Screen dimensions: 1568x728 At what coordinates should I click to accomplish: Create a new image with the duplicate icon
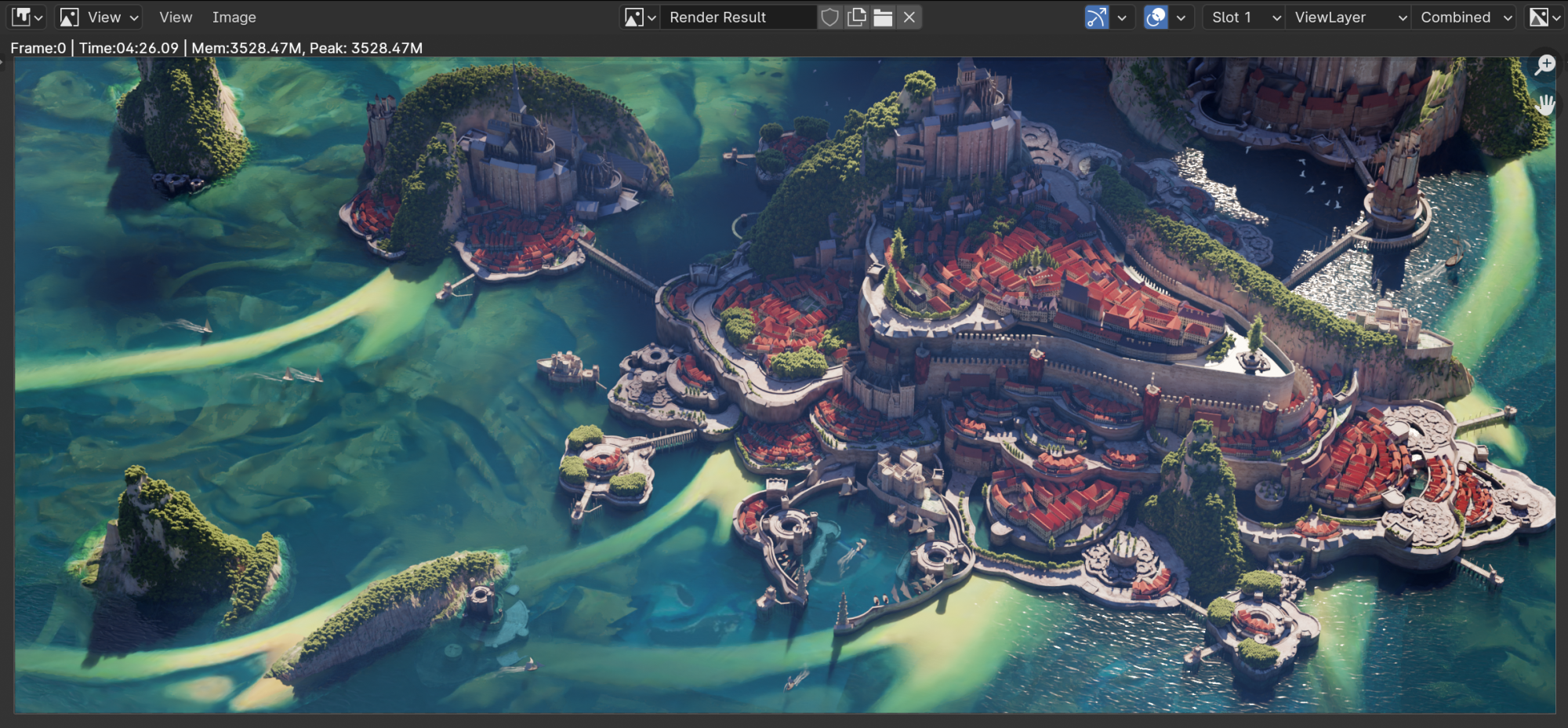tap(856, 17)
